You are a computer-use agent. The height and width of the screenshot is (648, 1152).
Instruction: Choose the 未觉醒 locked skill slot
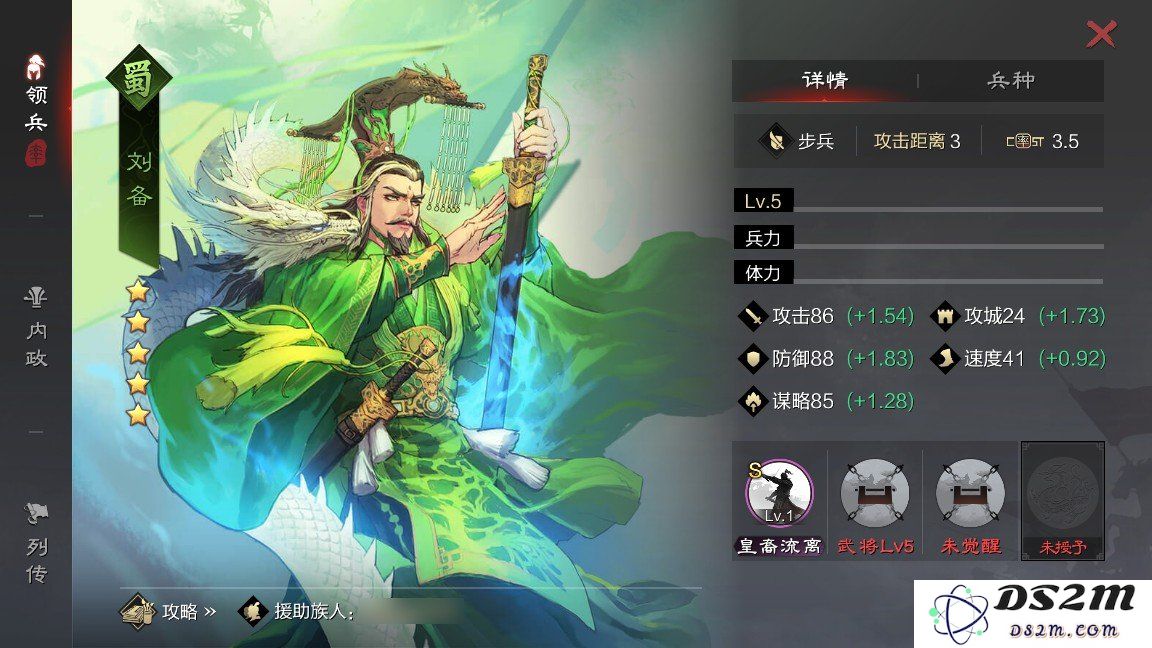[970, 495]
